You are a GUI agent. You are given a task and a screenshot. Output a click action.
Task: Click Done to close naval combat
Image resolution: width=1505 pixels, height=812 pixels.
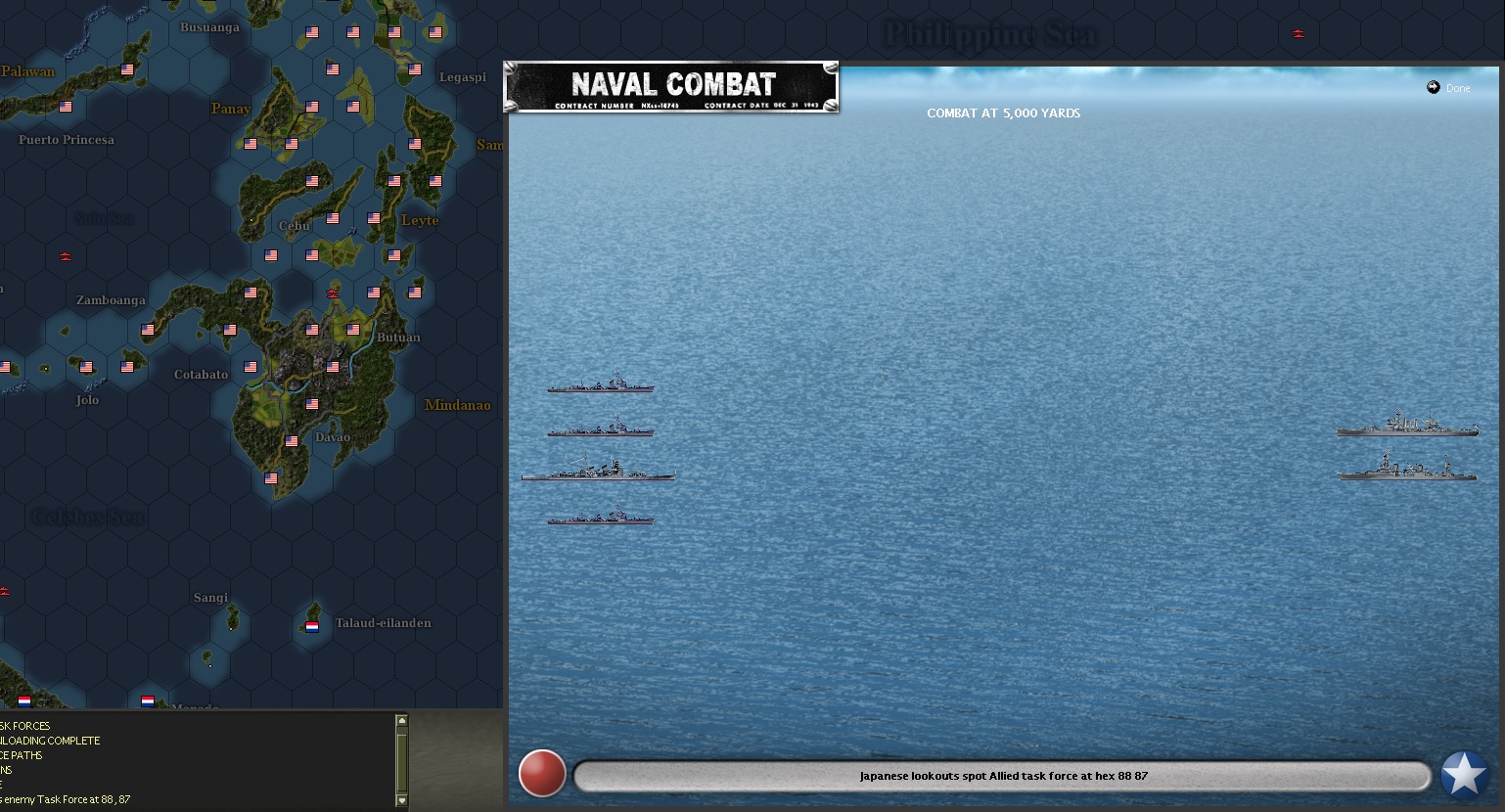[1449, 88]
